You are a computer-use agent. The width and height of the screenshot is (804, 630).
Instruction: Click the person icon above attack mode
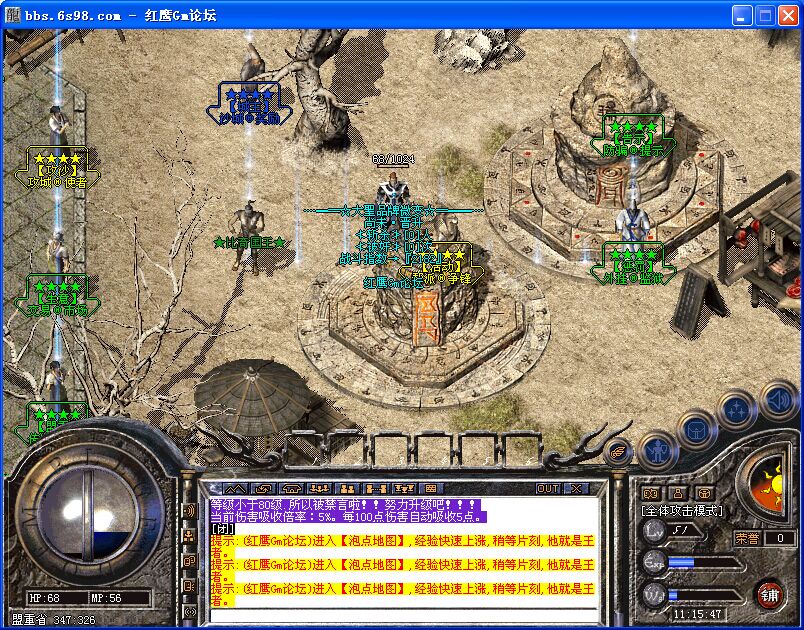pos(678,493)
